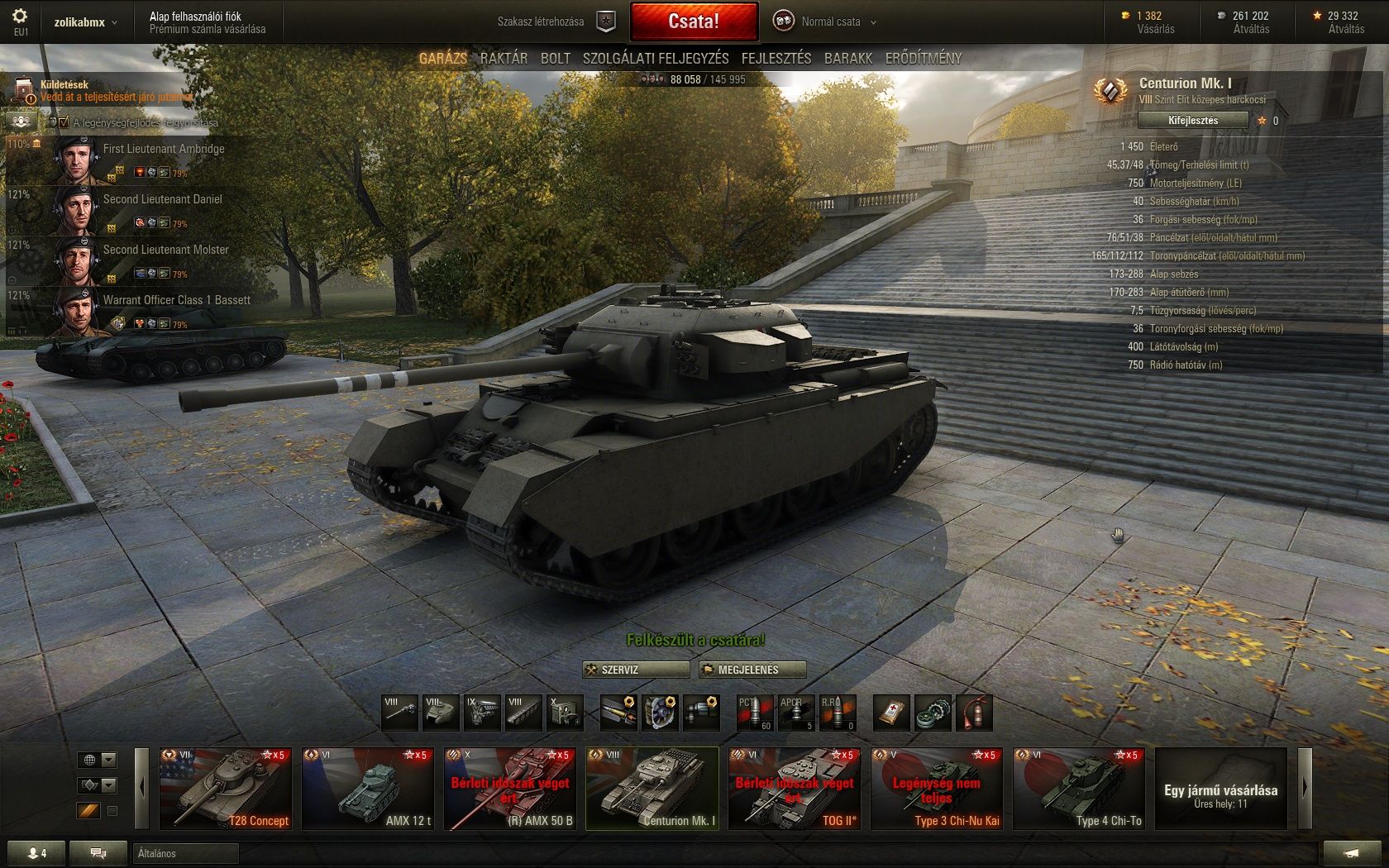This screenshot has width=1389, height=868.
Task: Open the SZERVIZ service button
Action: 636,670
